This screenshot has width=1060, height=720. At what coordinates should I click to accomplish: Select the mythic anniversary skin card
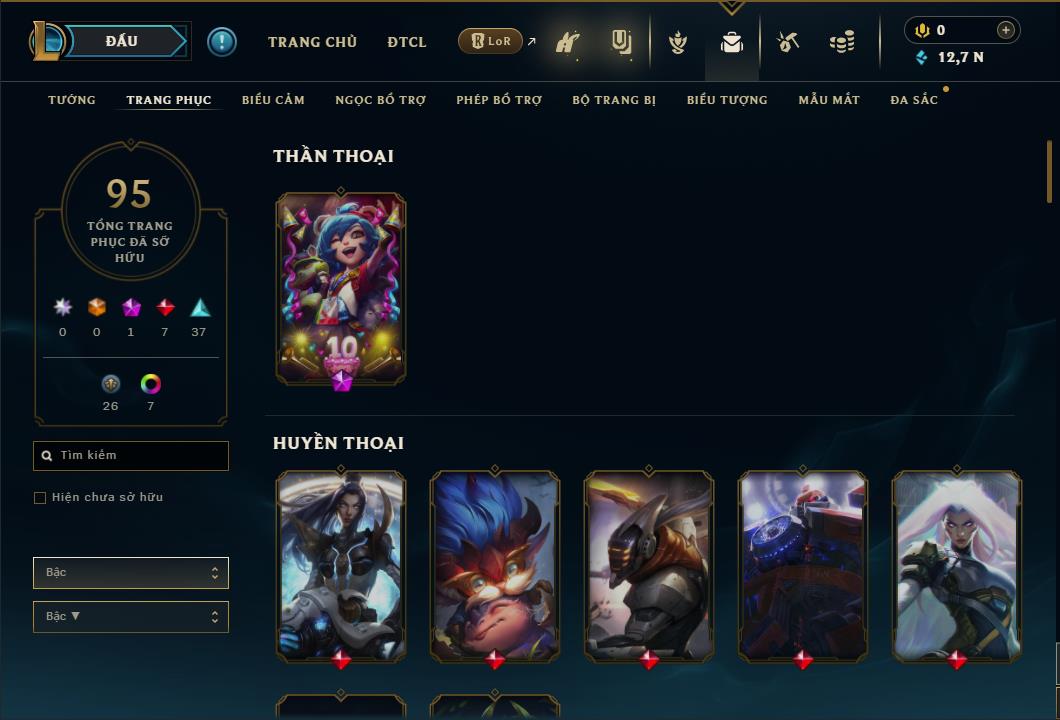click(341, 288)
